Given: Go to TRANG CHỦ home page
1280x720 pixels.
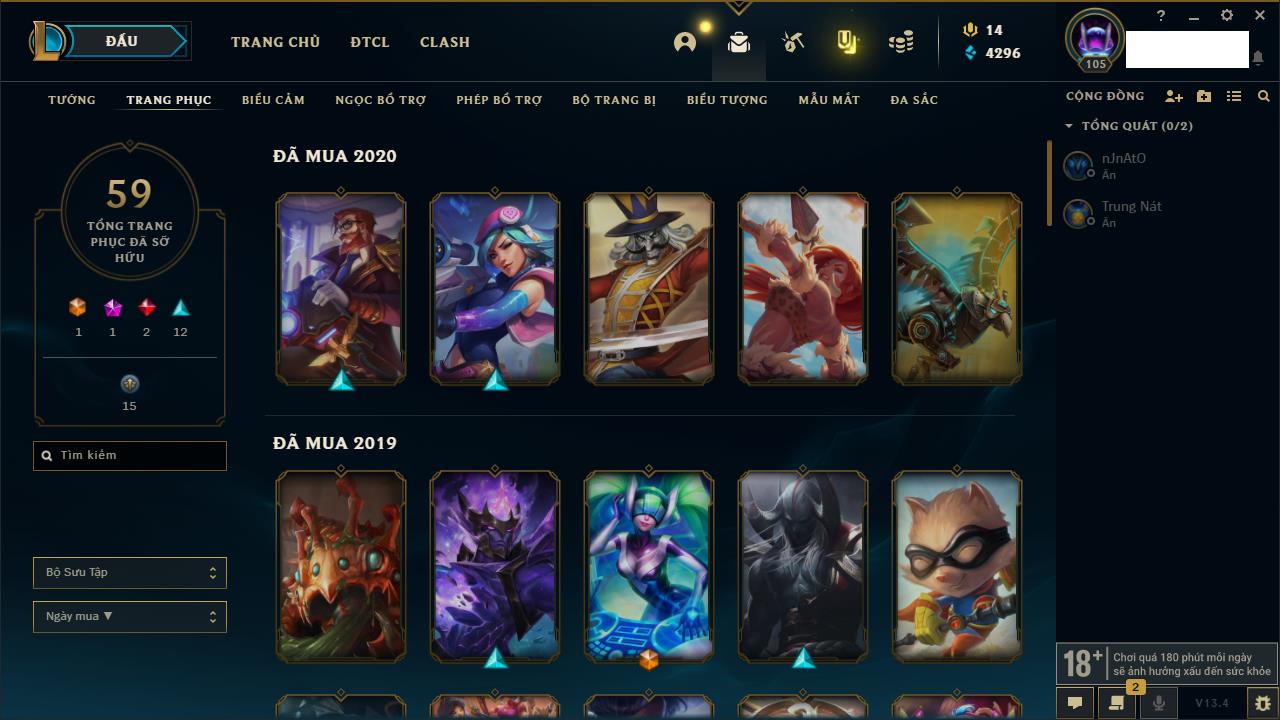Looking at the screenshot, I should (x=275, y=42).
